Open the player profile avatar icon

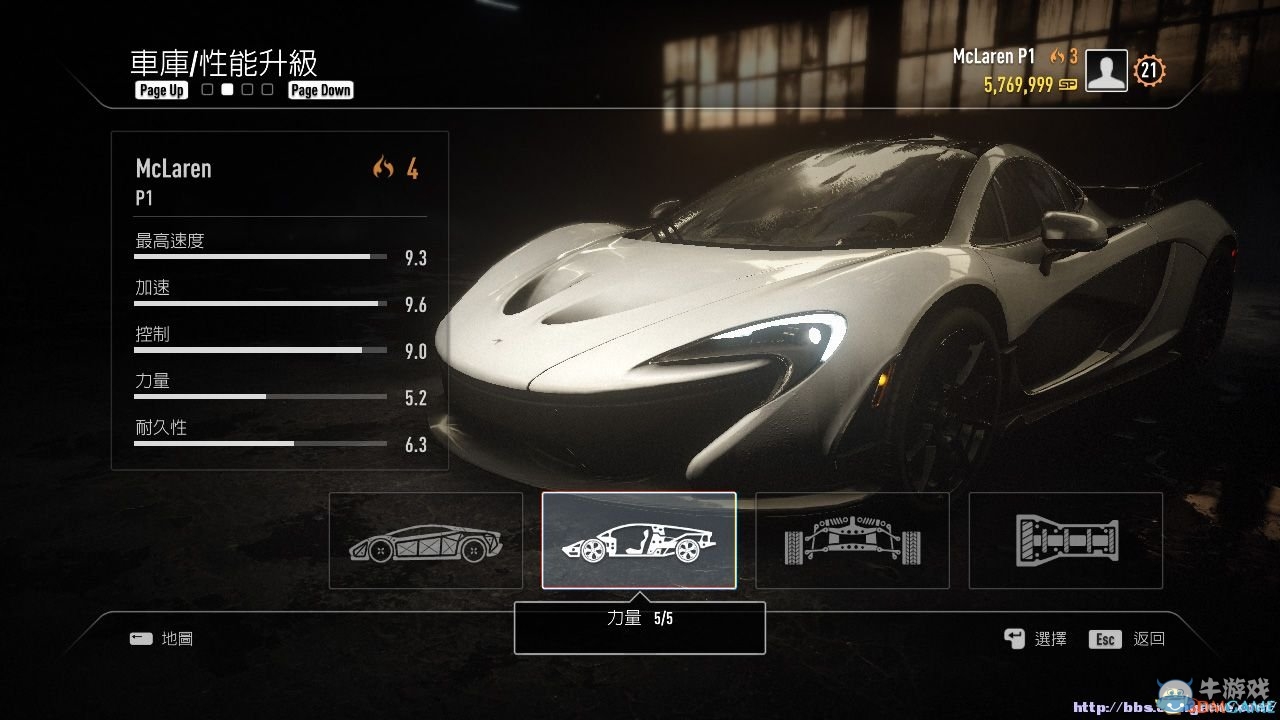[1105, 70]
